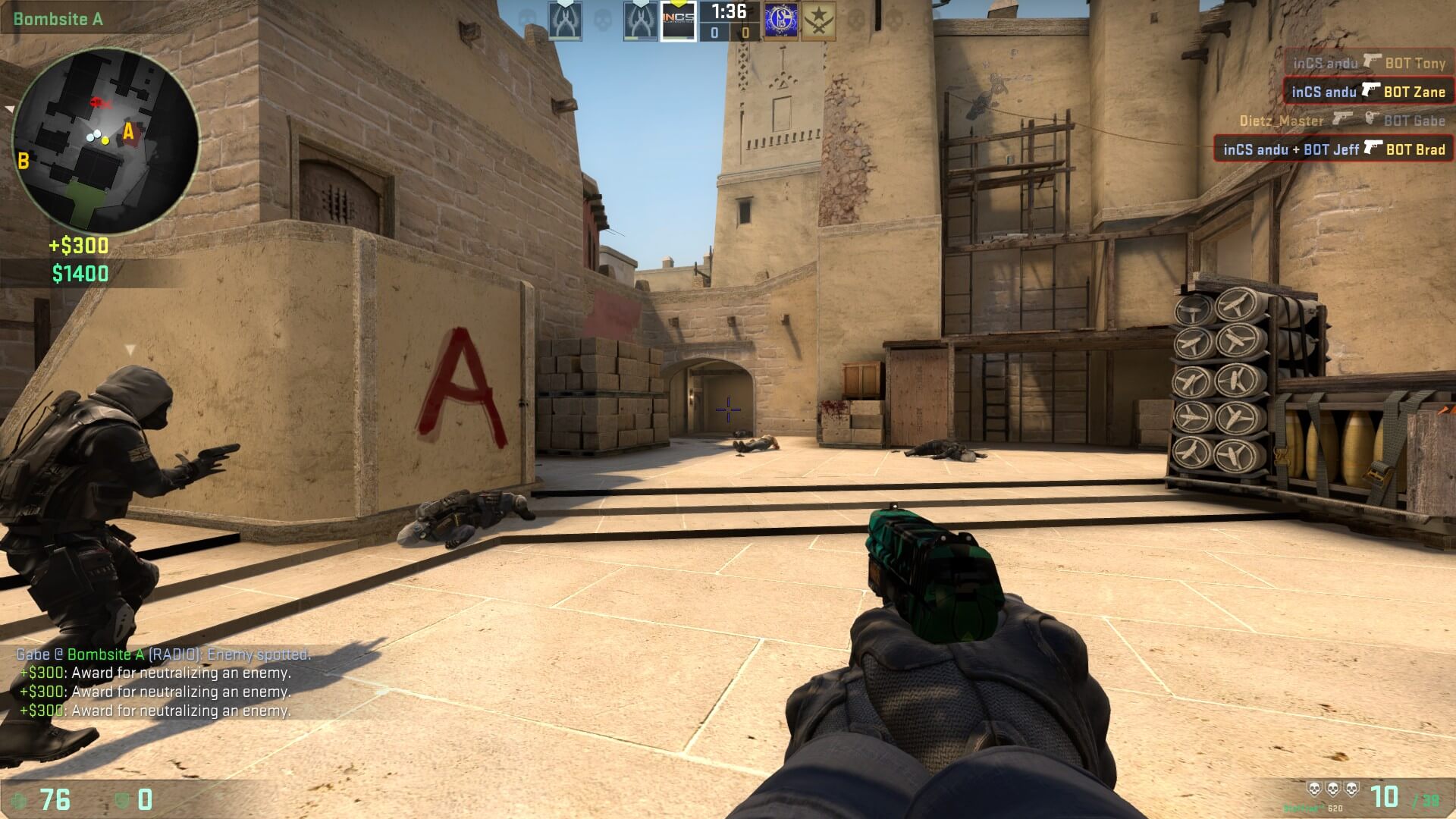Click the terrorist star-and-knives team avatar
The width and height of the screenshot is (1456, 819).
819,22
